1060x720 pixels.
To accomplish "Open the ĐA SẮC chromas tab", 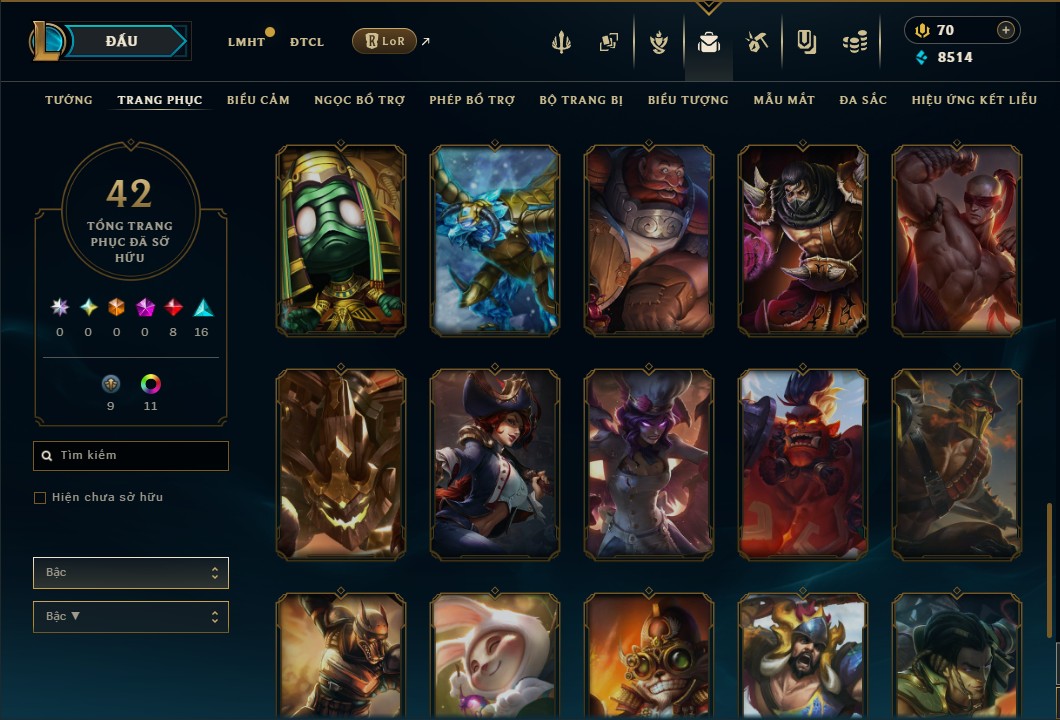I will 863,100.
